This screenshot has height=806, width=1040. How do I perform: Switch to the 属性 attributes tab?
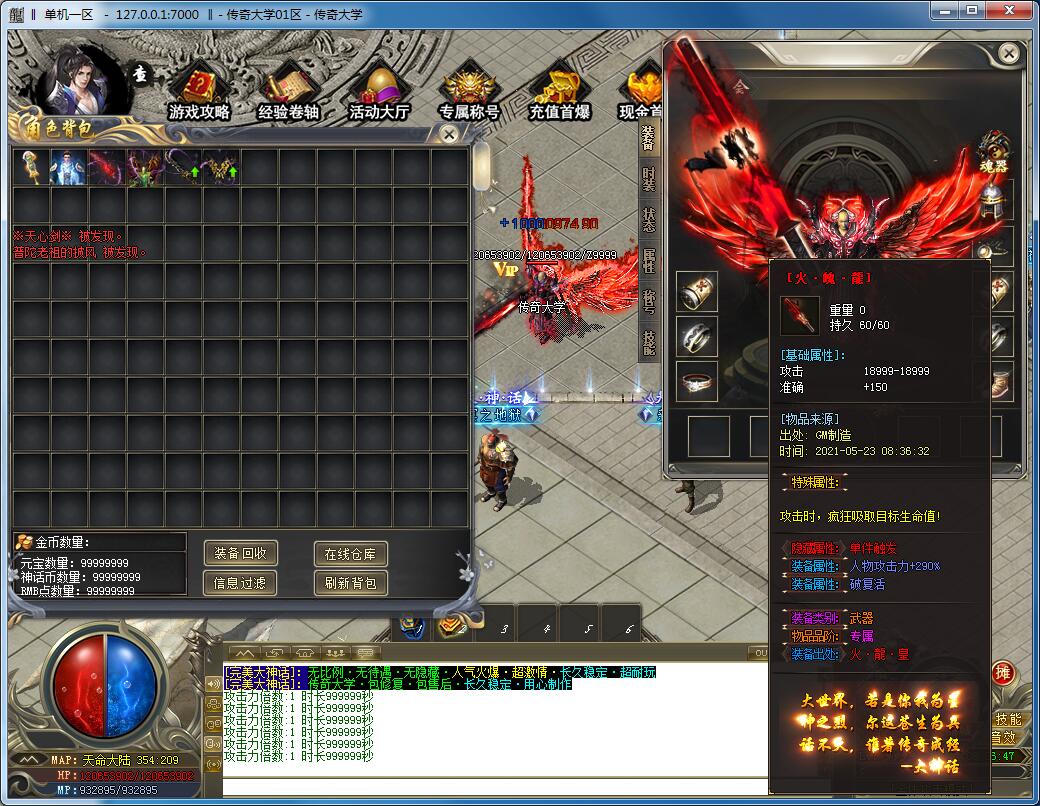pos(649,262)
